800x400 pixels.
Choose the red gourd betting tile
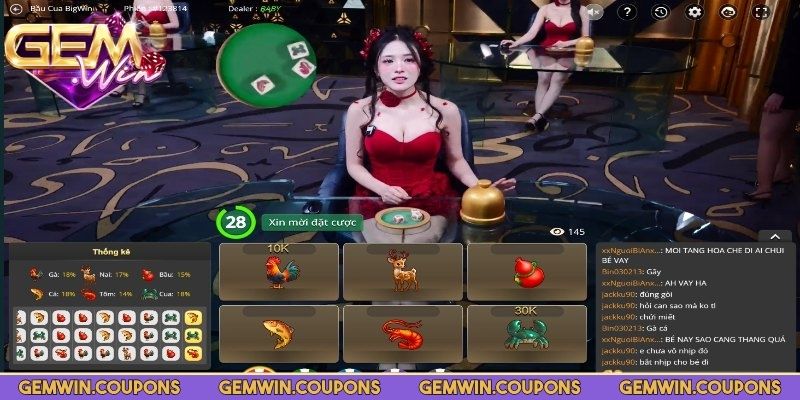(527, 270)
